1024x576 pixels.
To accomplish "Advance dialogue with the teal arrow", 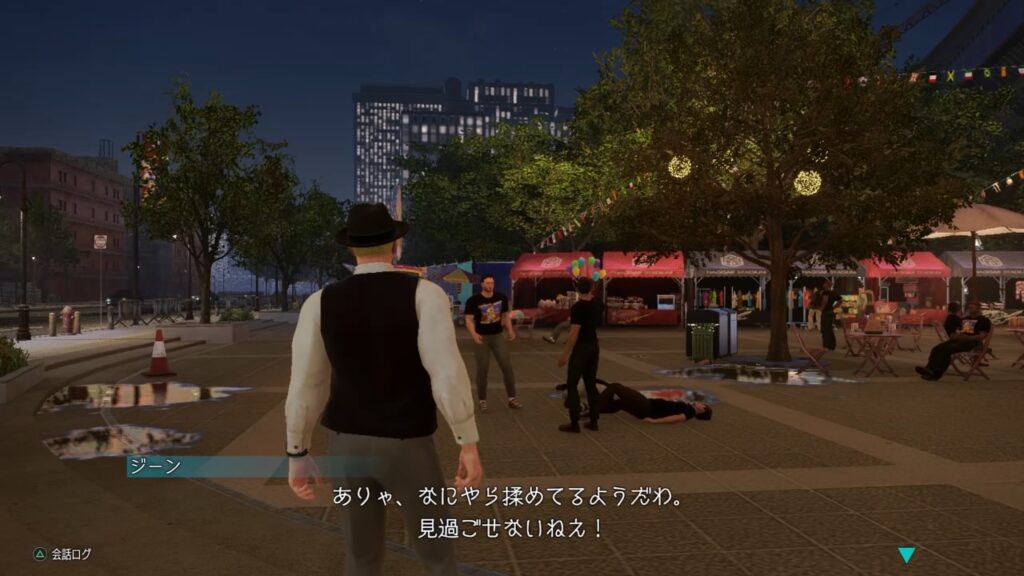I will pyautogui.click(x=906, y=555).
